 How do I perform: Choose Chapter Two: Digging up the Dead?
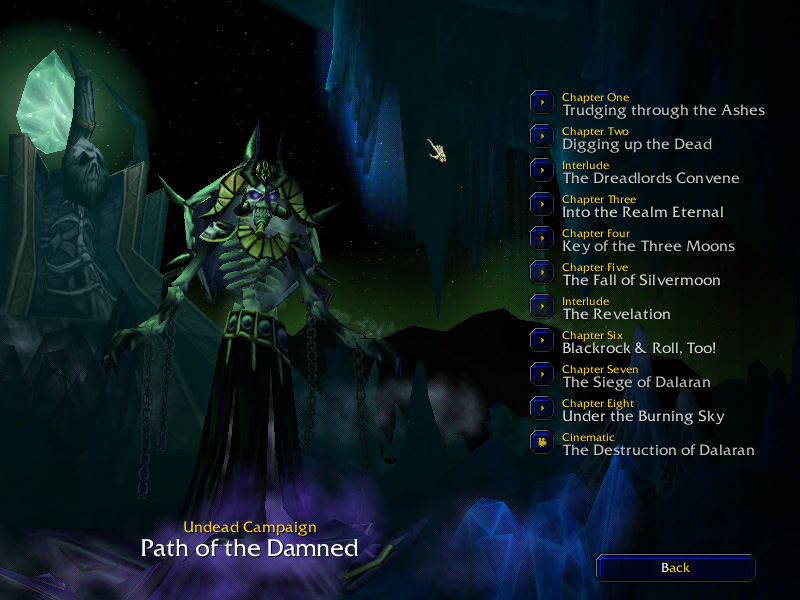[x=542, y=136]
